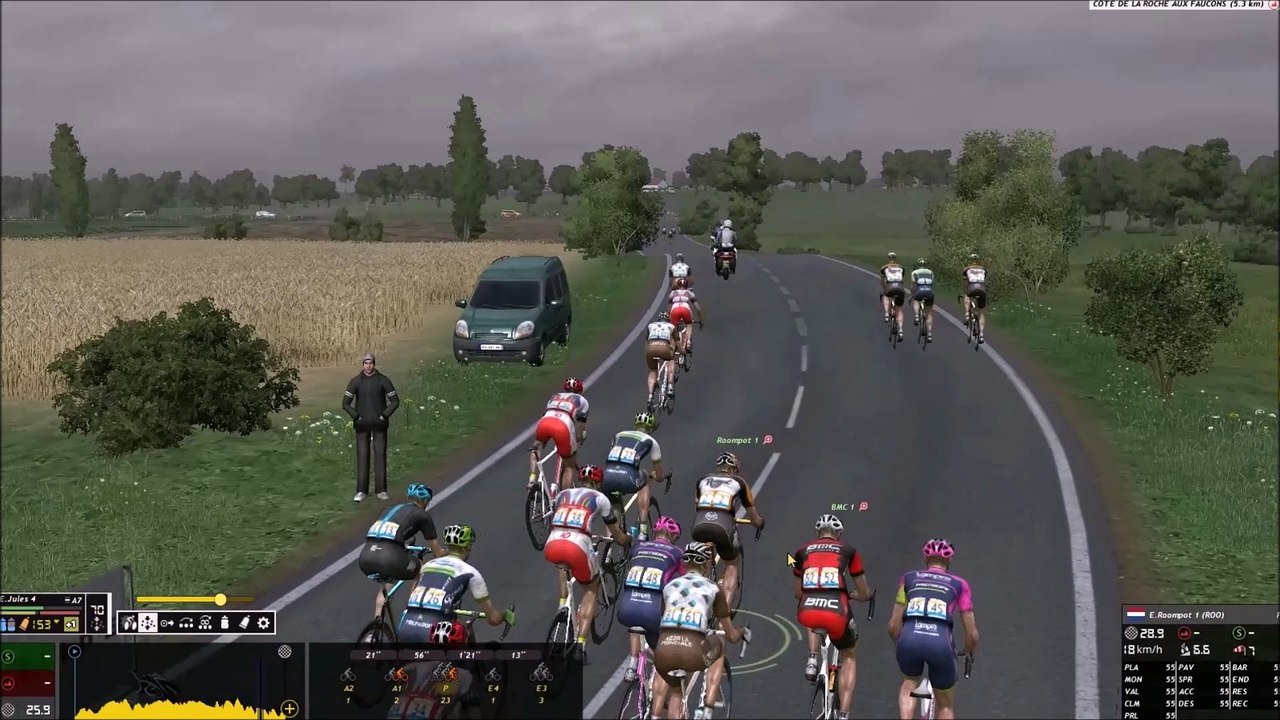Use the water bottle icon in the action bar

tap(224, 623)
